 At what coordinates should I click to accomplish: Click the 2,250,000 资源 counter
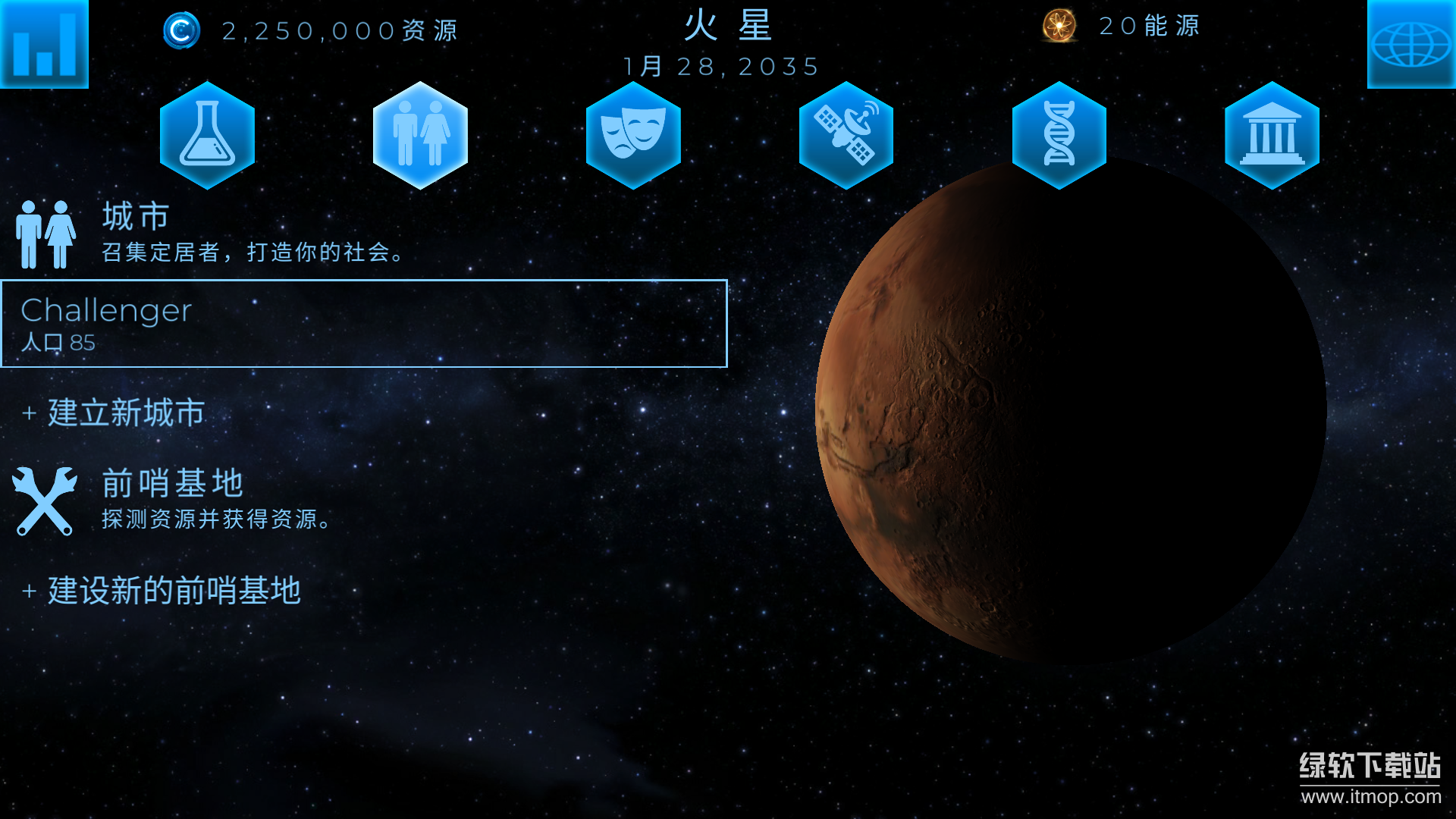click(339, 30)
